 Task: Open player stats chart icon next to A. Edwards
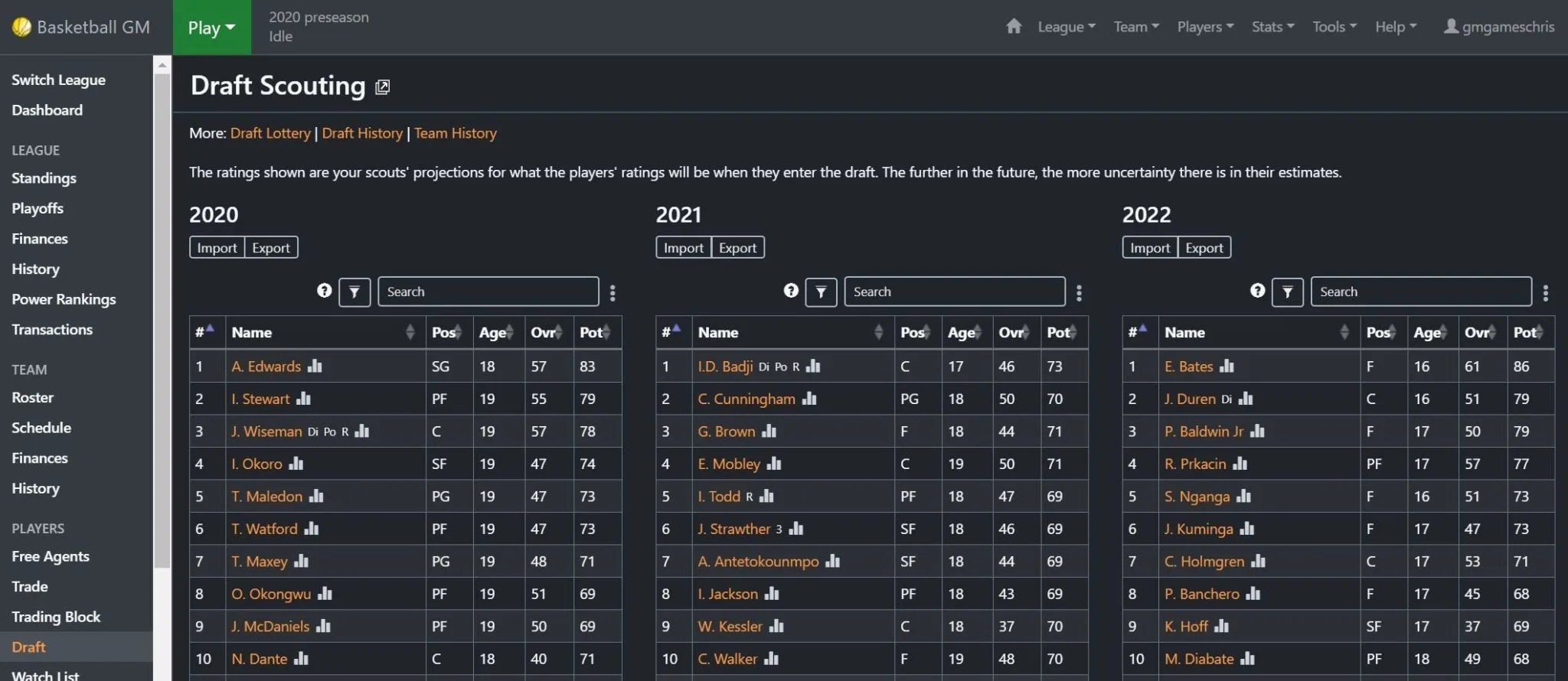click(315, 367)
